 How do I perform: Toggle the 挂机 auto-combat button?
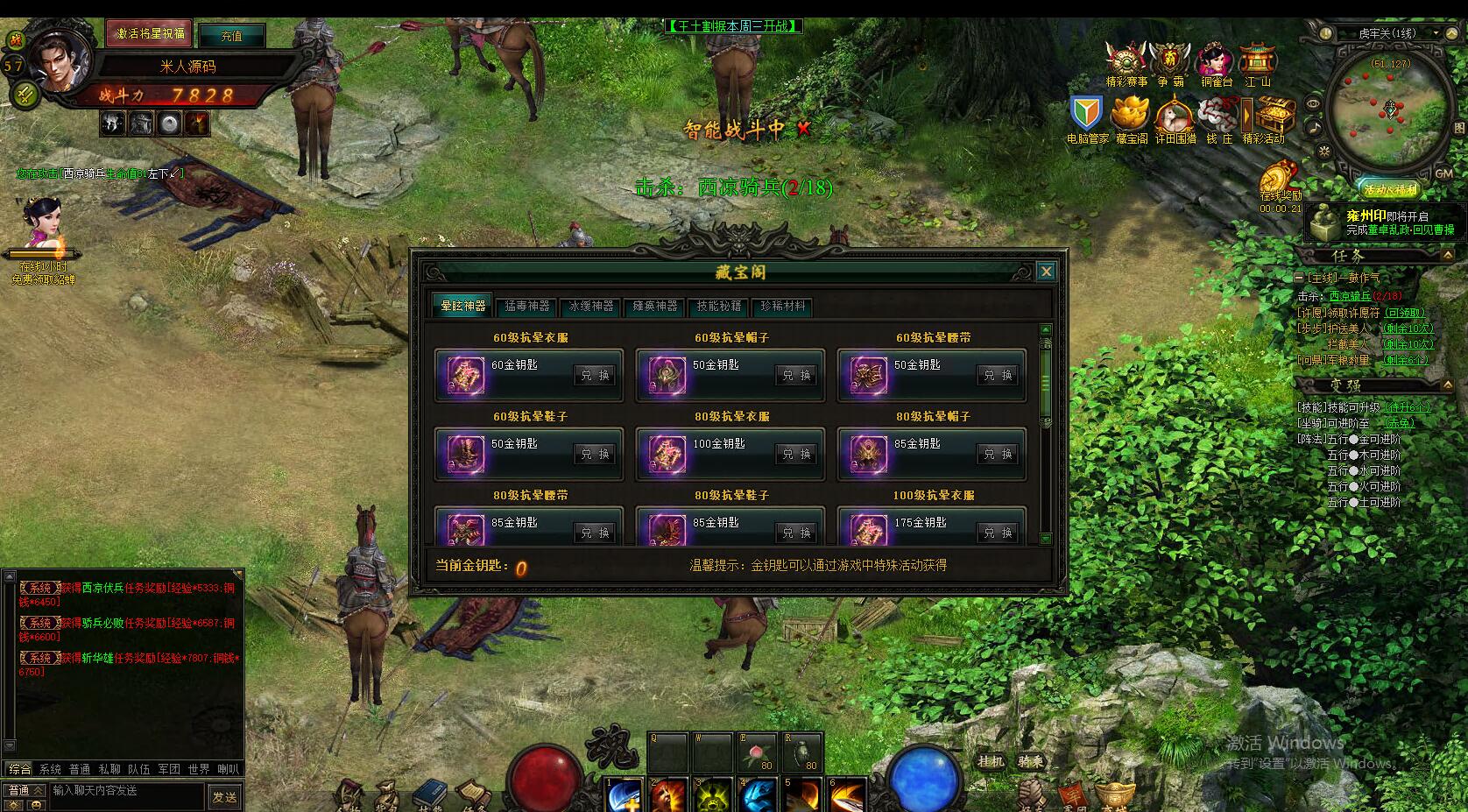[x=991, y=761]
